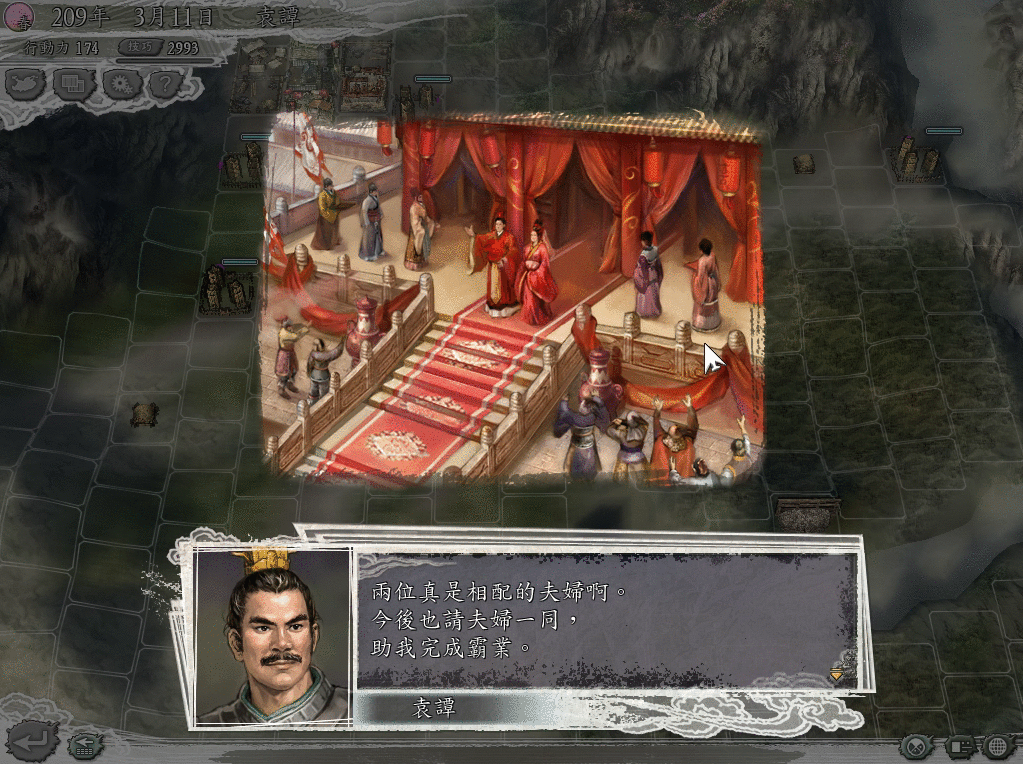This screenshot has width=1023, height=764.
Task: Open the China map overview button
Action: [x=27, y=84]
